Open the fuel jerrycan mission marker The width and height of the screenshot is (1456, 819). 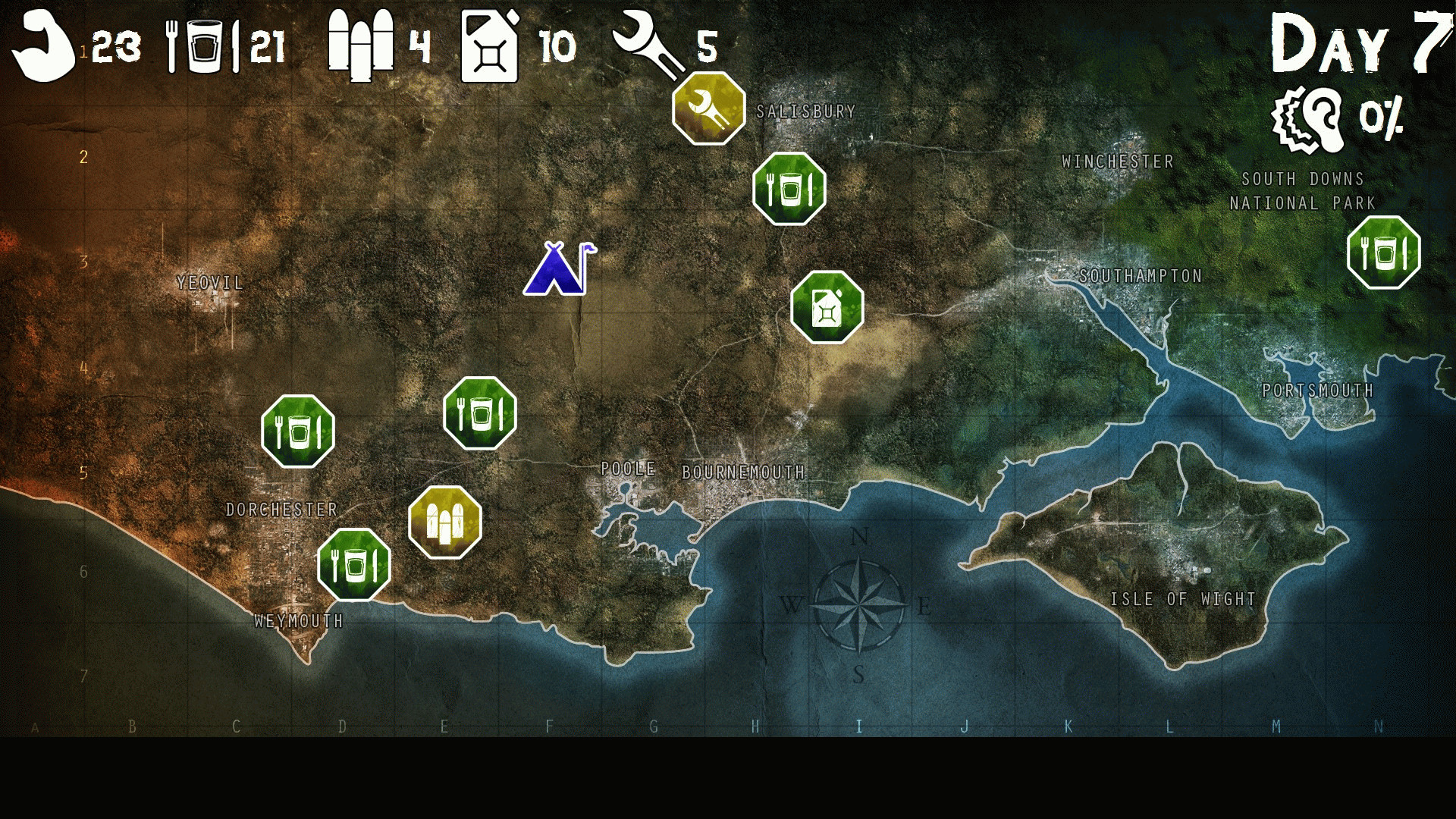pyautogui.click(x=827, y=307)
